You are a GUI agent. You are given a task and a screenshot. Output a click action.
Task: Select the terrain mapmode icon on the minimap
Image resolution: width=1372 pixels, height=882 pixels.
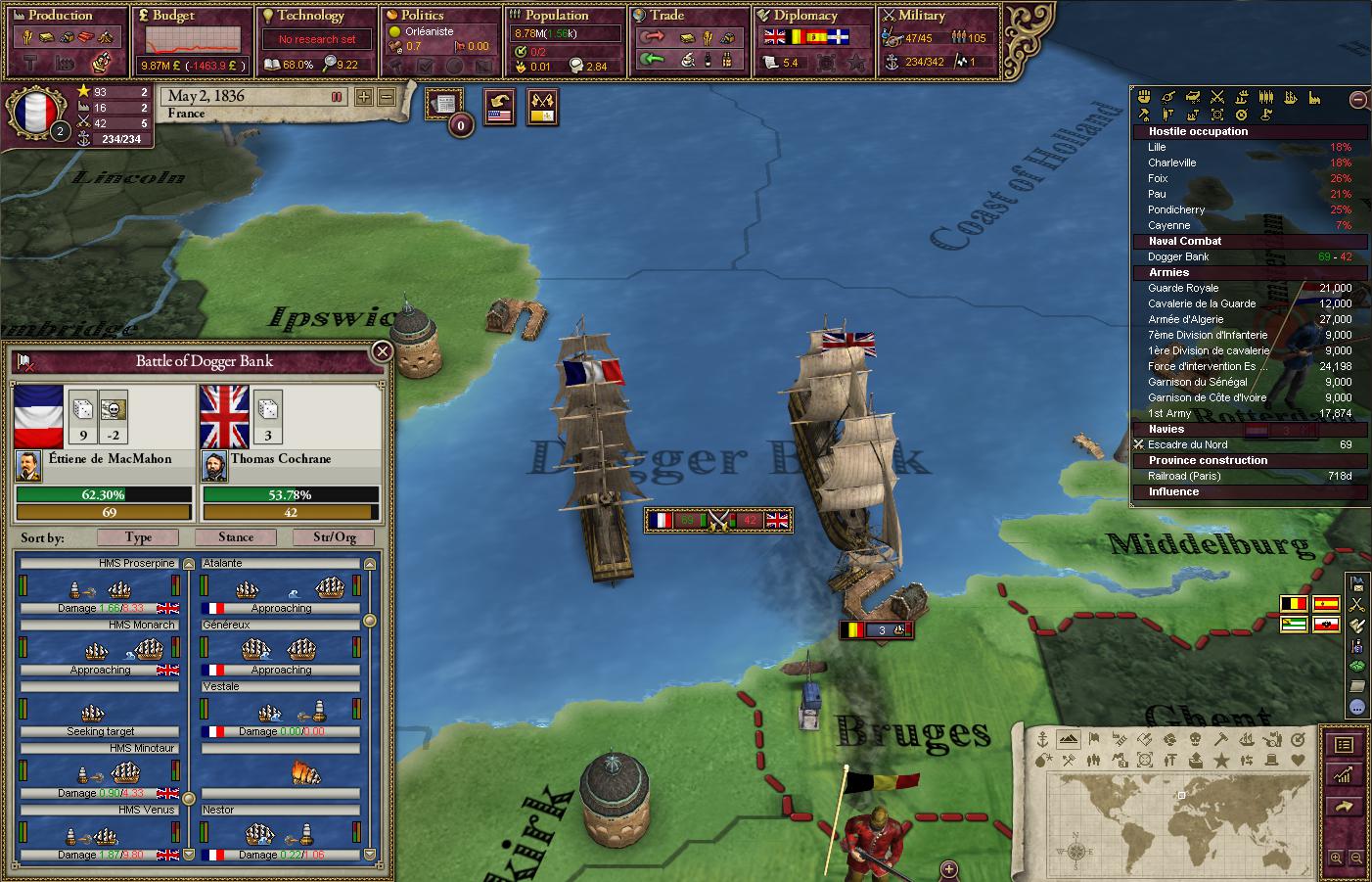[1067, 740]
